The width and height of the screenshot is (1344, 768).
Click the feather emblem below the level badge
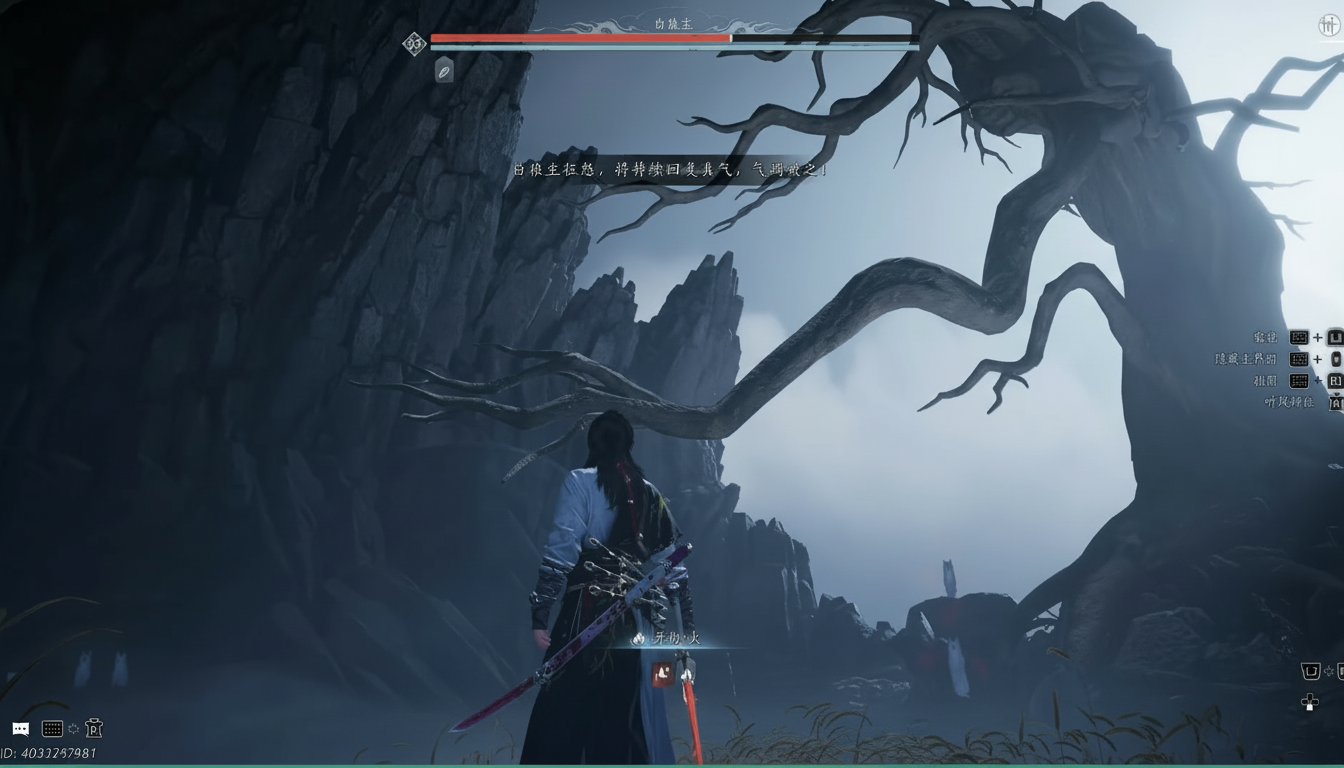444,70
